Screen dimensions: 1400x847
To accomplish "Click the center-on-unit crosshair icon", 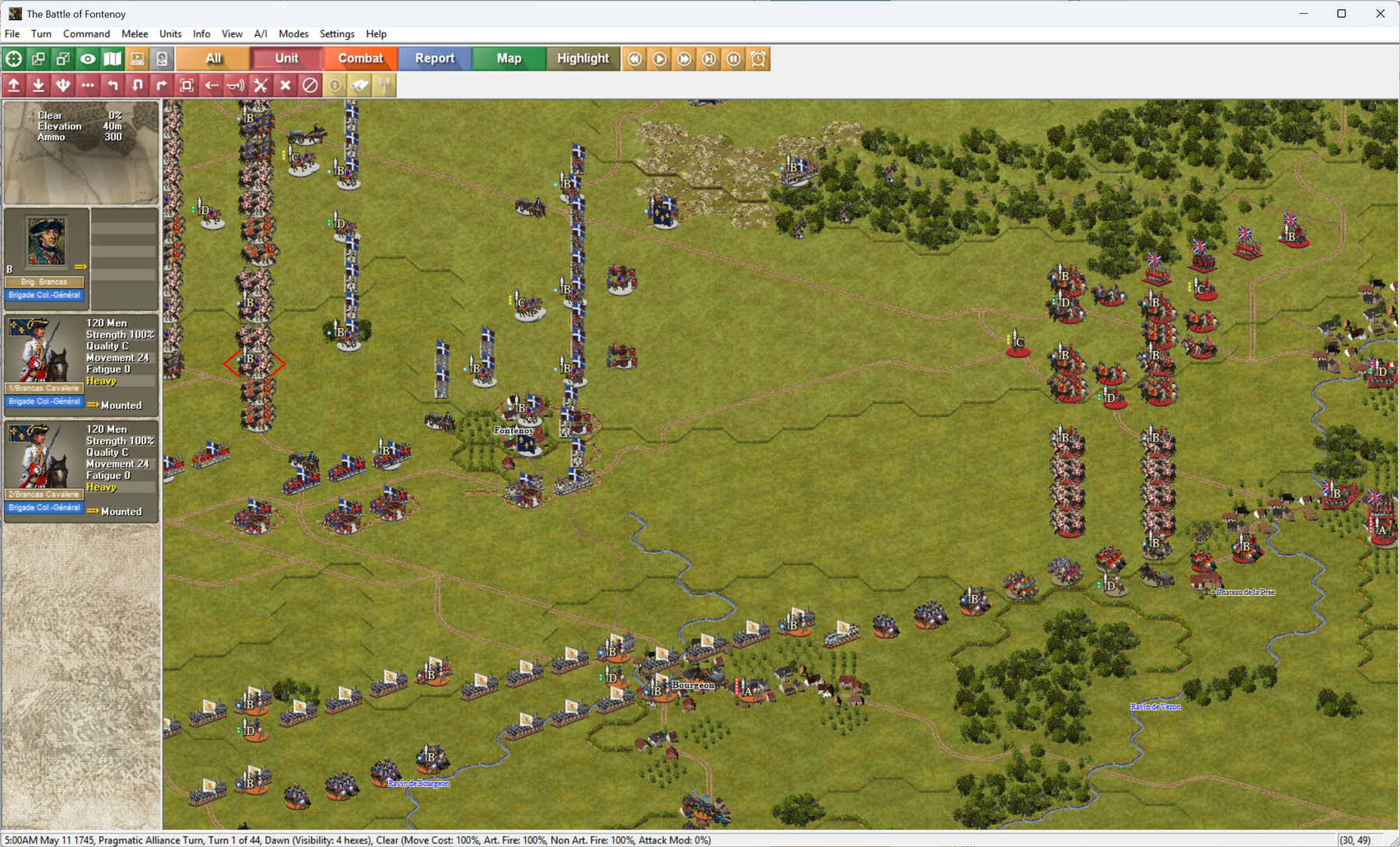I will 13,58.
